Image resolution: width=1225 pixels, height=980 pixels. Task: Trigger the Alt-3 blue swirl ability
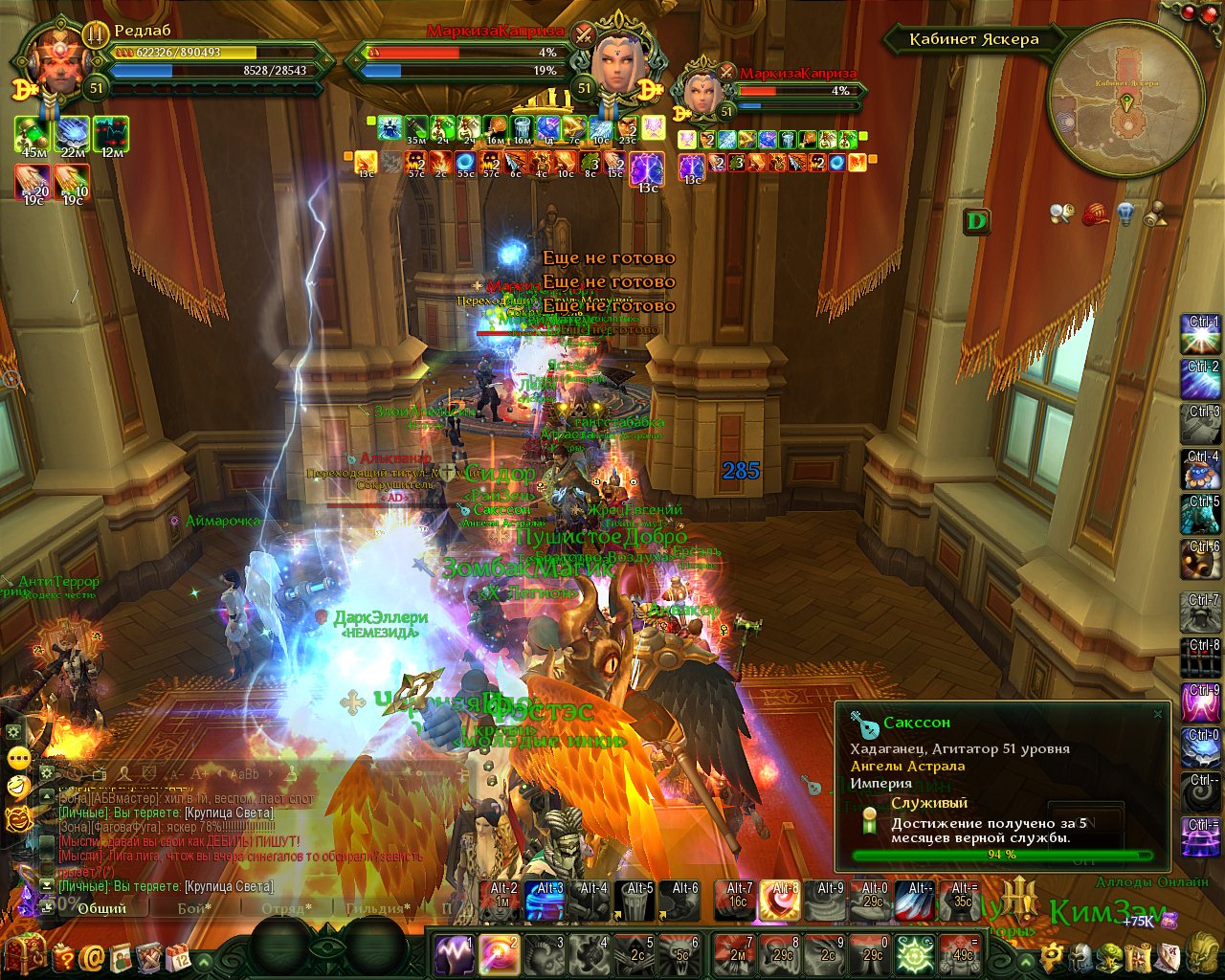546,902
